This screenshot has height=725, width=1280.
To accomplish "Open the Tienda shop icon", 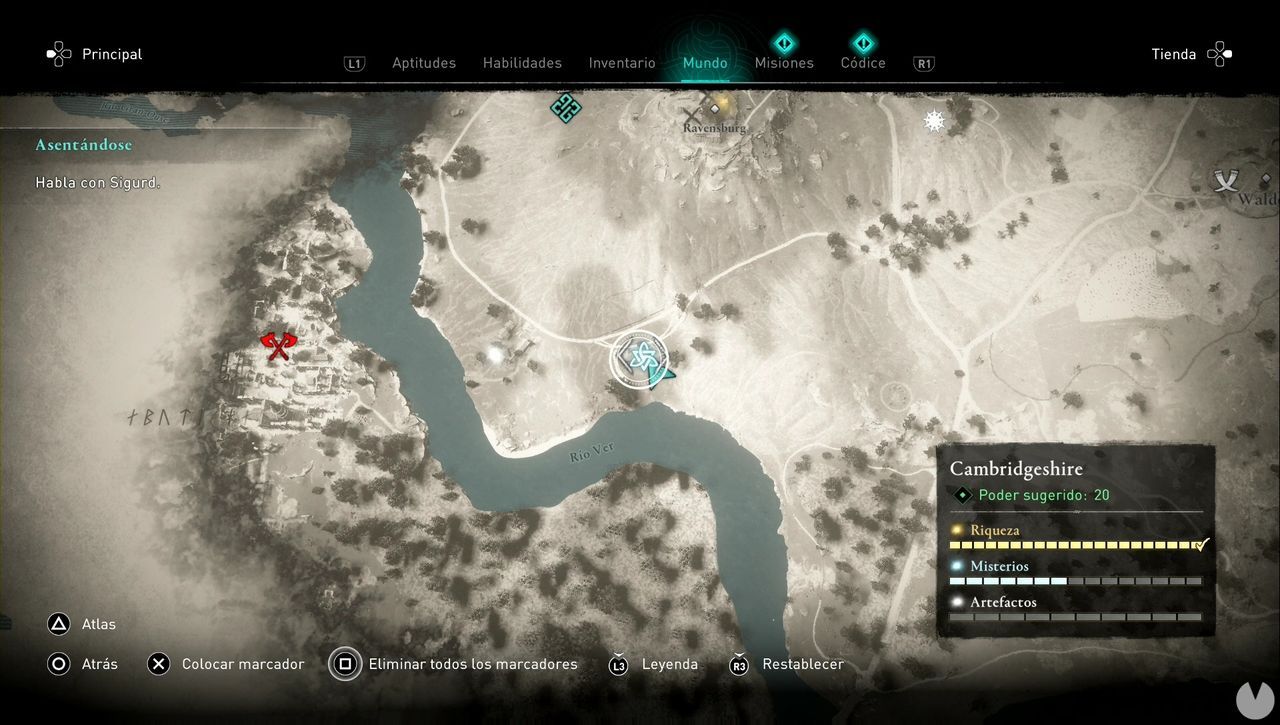I will (1218, 54).
